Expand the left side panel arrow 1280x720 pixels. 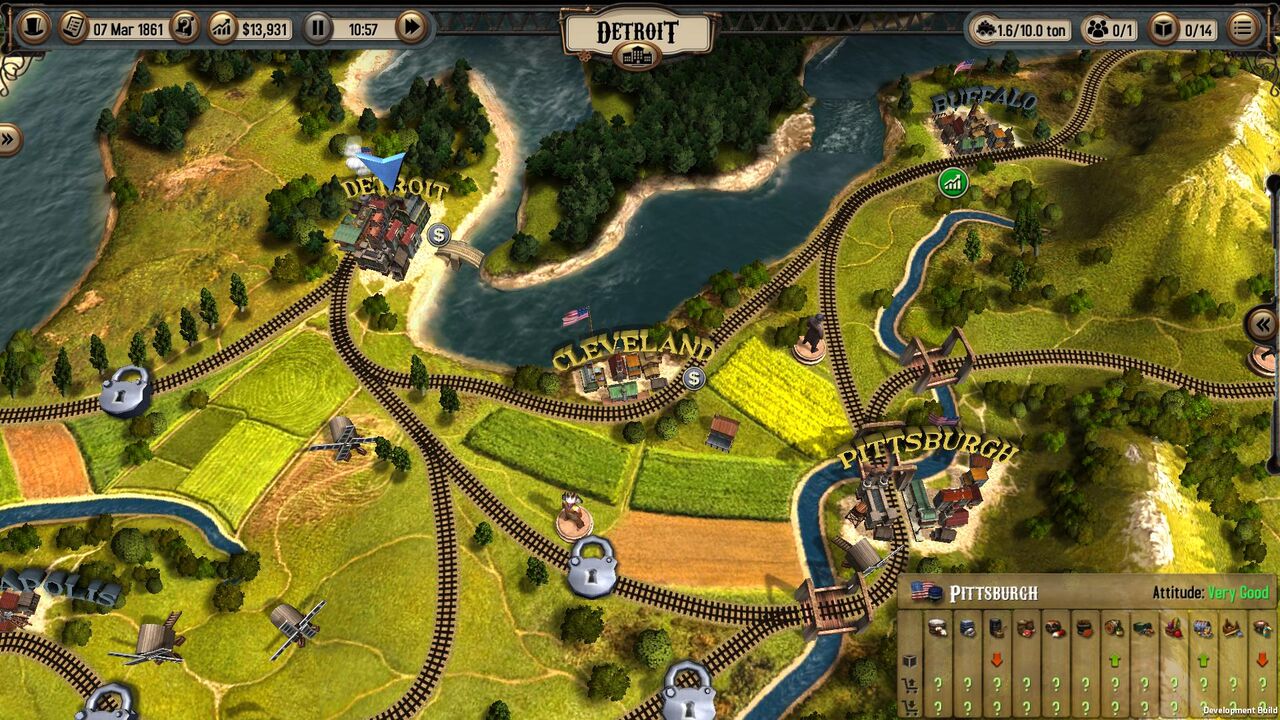[x=10, y=139]
